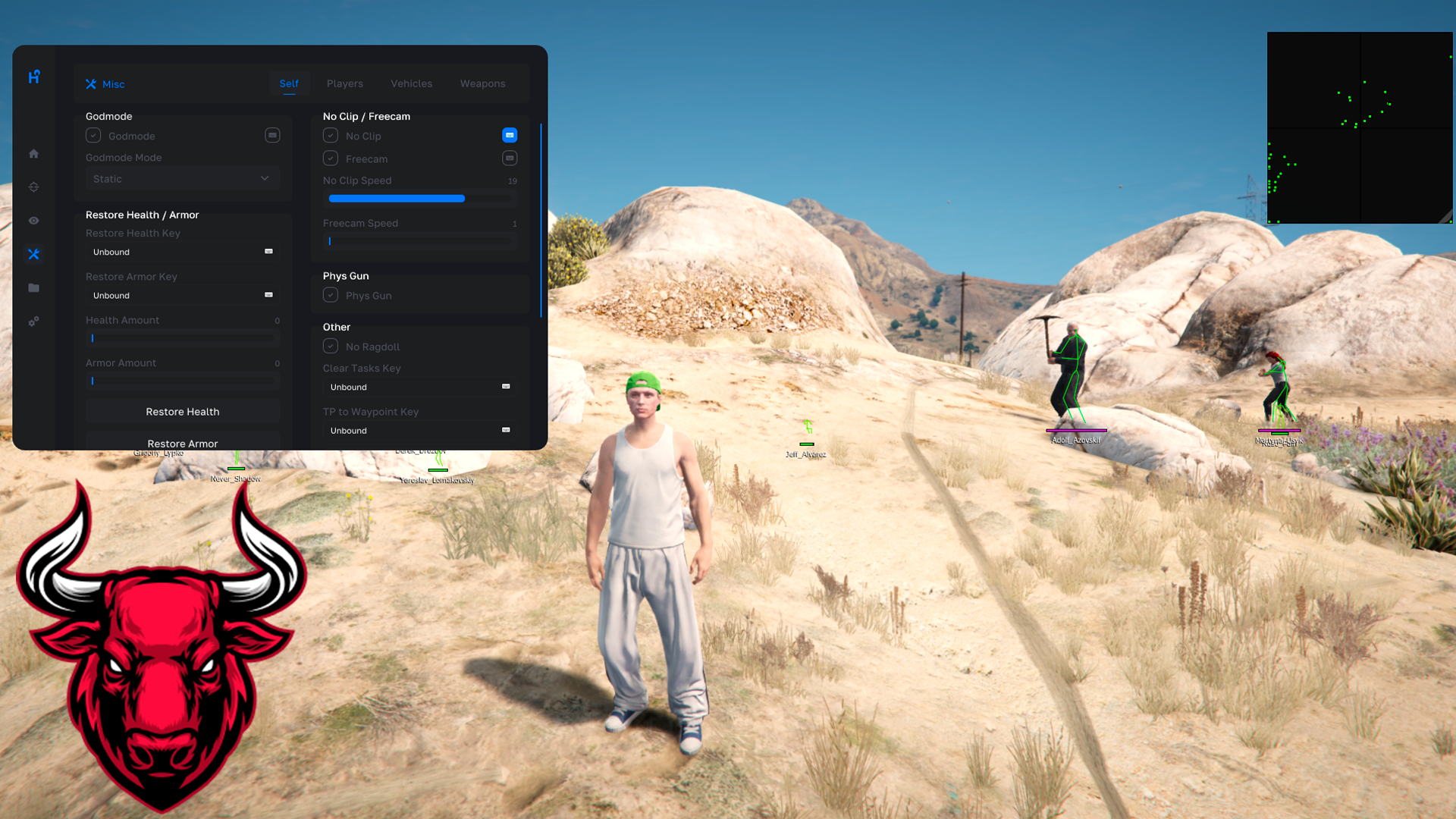Toggle the No Ragdoll checkbox

[x=331, y=347]
